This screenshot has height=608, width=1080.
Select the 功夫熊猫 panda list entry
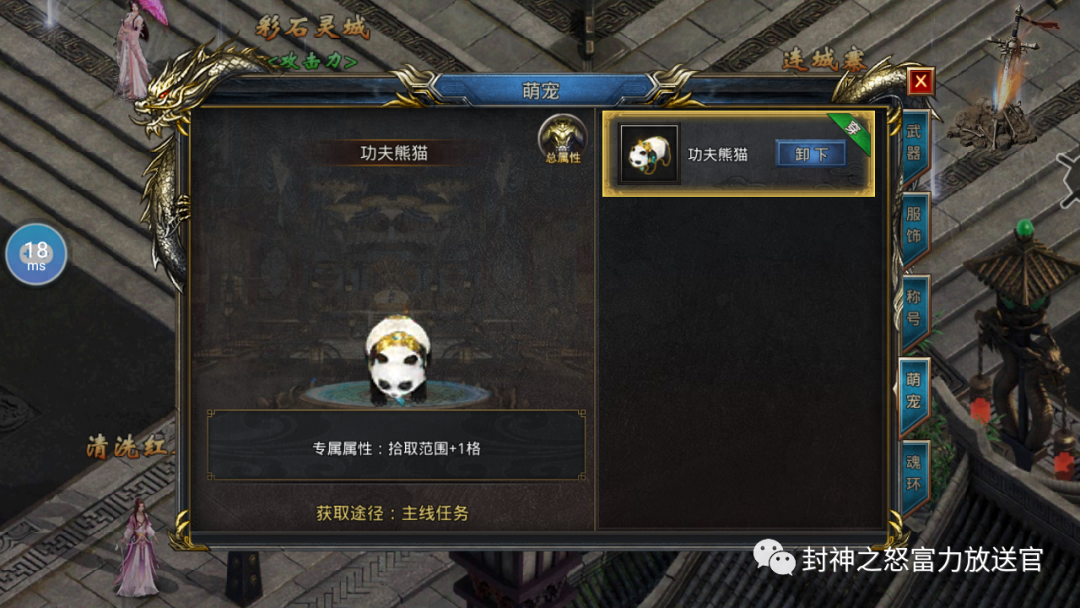point(700,154)
